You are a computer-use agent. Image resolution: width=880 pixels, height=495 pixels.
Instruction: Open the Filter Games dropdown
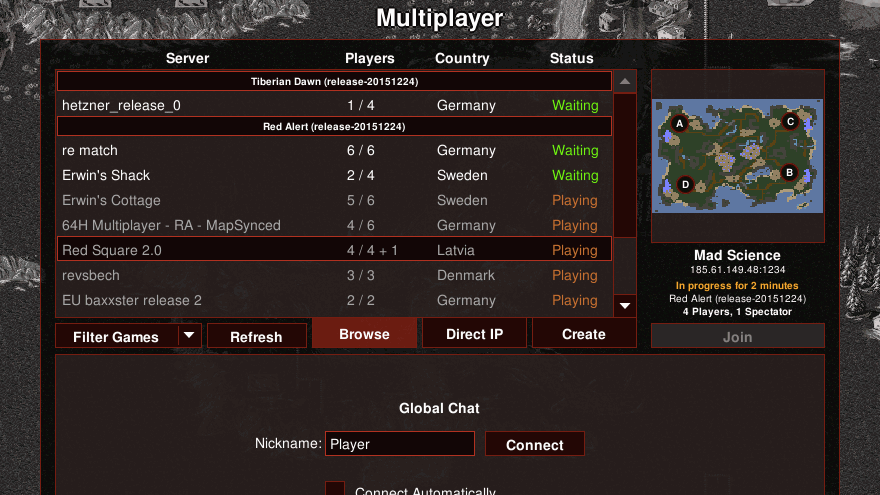click(128, 337)
